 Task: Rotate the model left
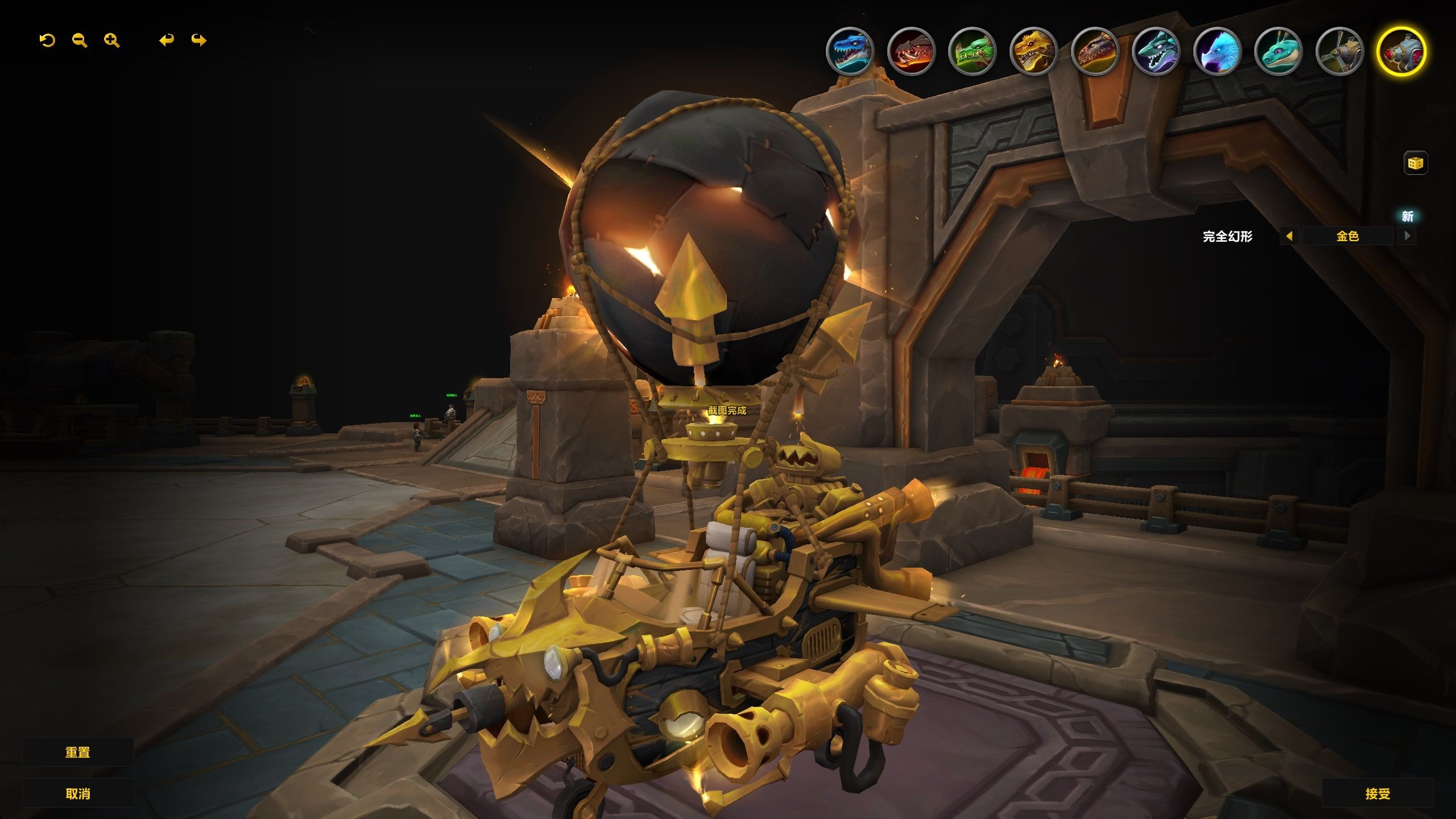click(166, 40)
